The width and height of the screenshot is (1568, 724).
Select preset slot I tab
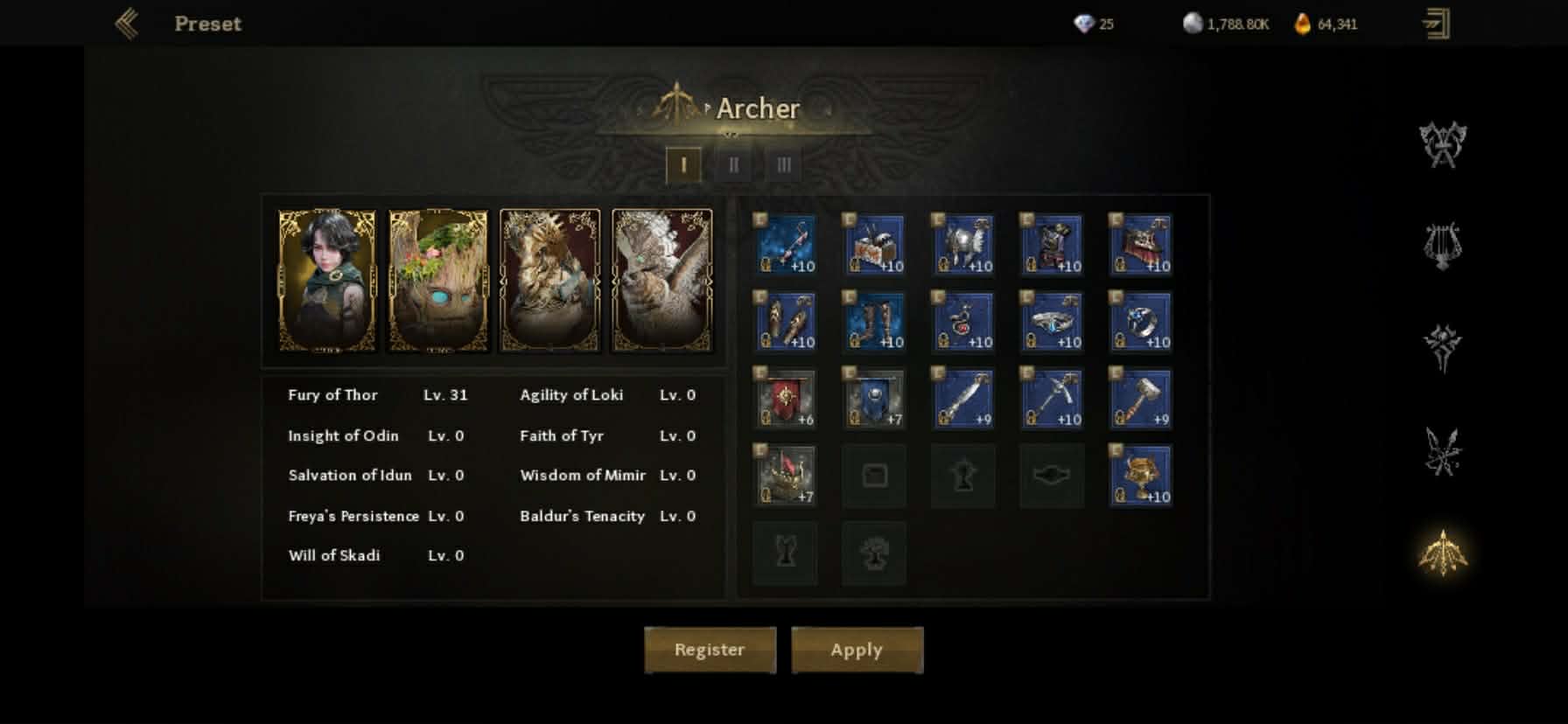coord(683,164)
